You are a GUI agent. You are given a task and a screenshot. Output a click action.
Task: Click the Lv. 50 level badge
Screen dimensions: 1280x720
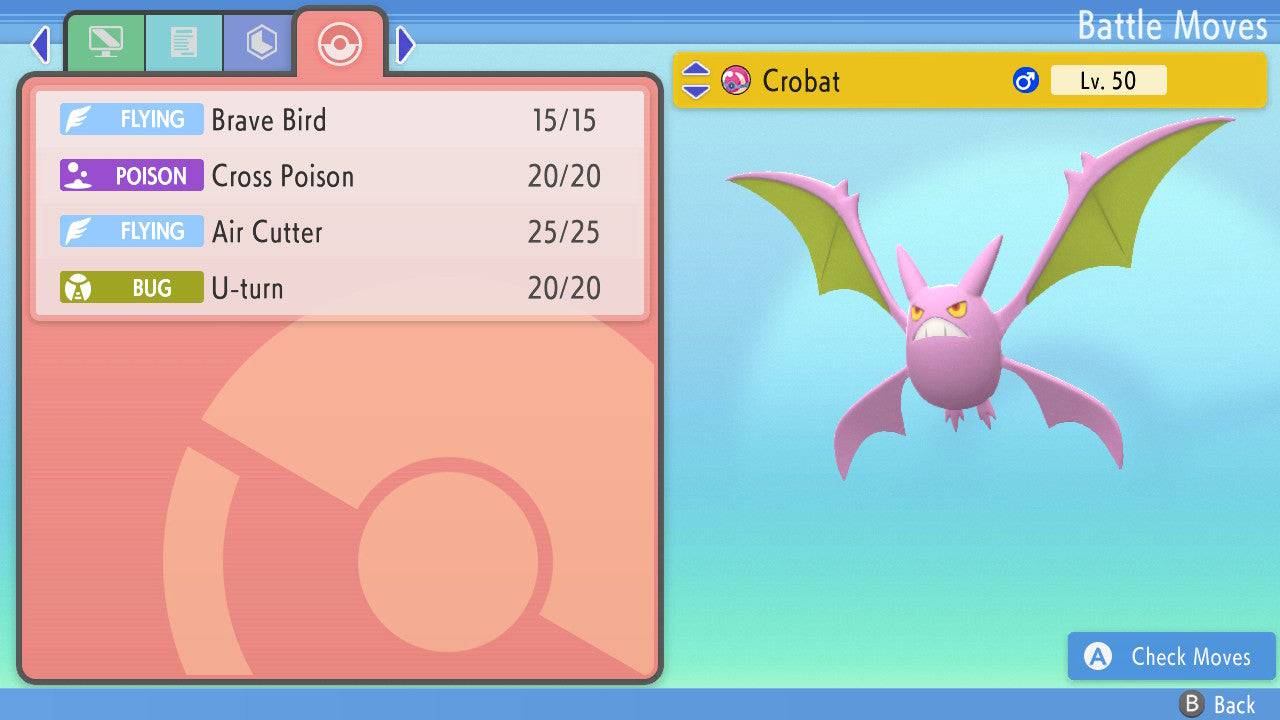1108,80
